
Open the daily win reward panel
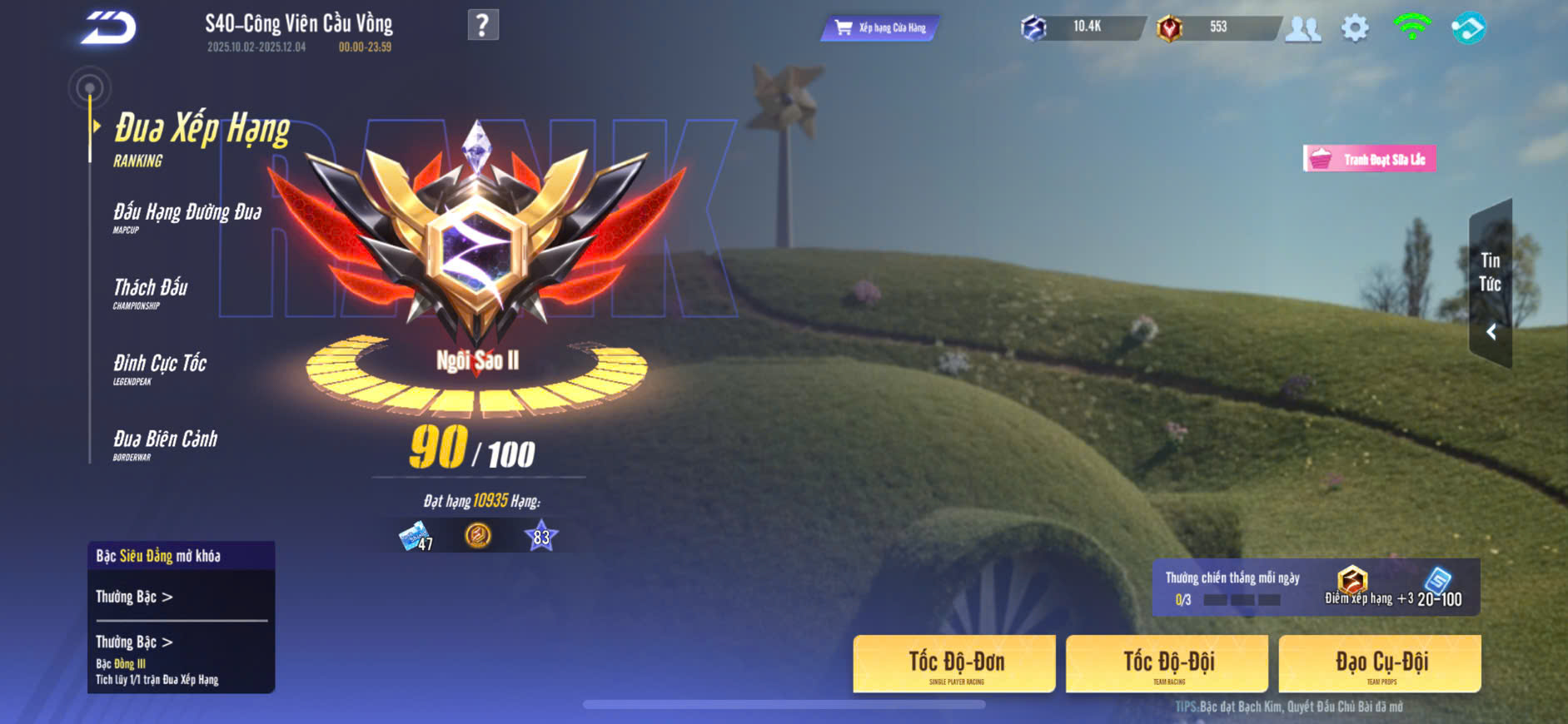[x=1316, y=588]
